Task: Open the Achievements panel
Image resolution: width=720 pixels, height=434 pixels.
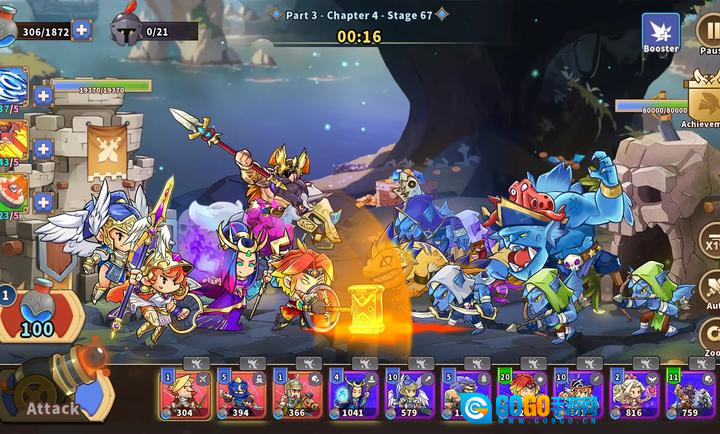Action: [x=704, y=98]
